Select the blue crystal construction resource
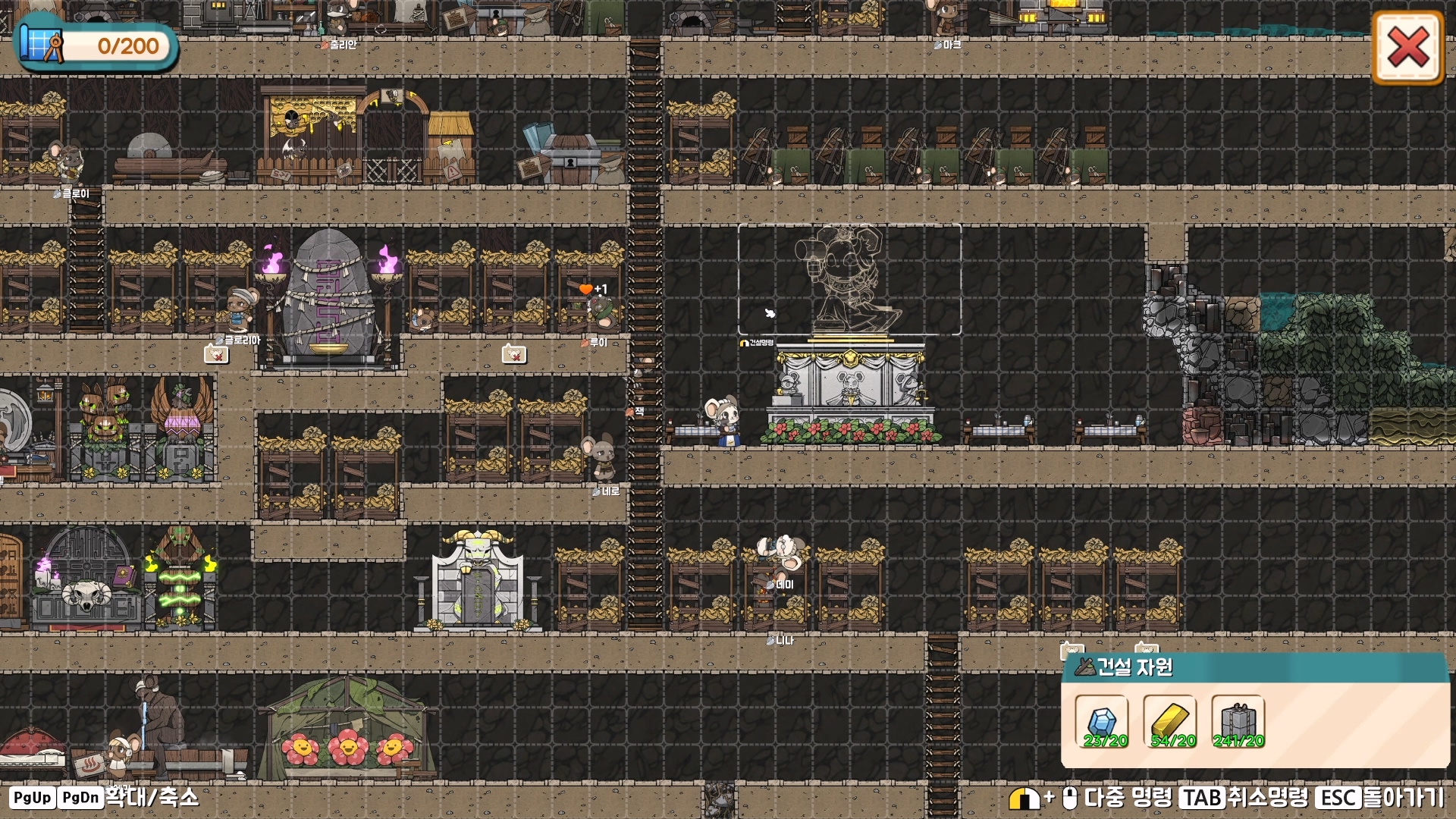Screen dimensions: 1456x819 click(x=1102, y=722)
